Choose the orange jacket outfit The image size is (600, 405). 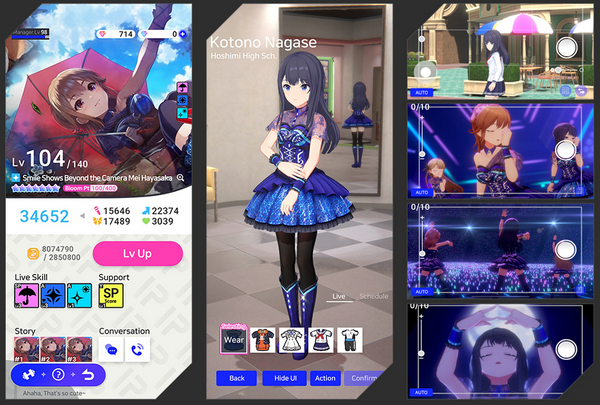click(x=262, y=339)
